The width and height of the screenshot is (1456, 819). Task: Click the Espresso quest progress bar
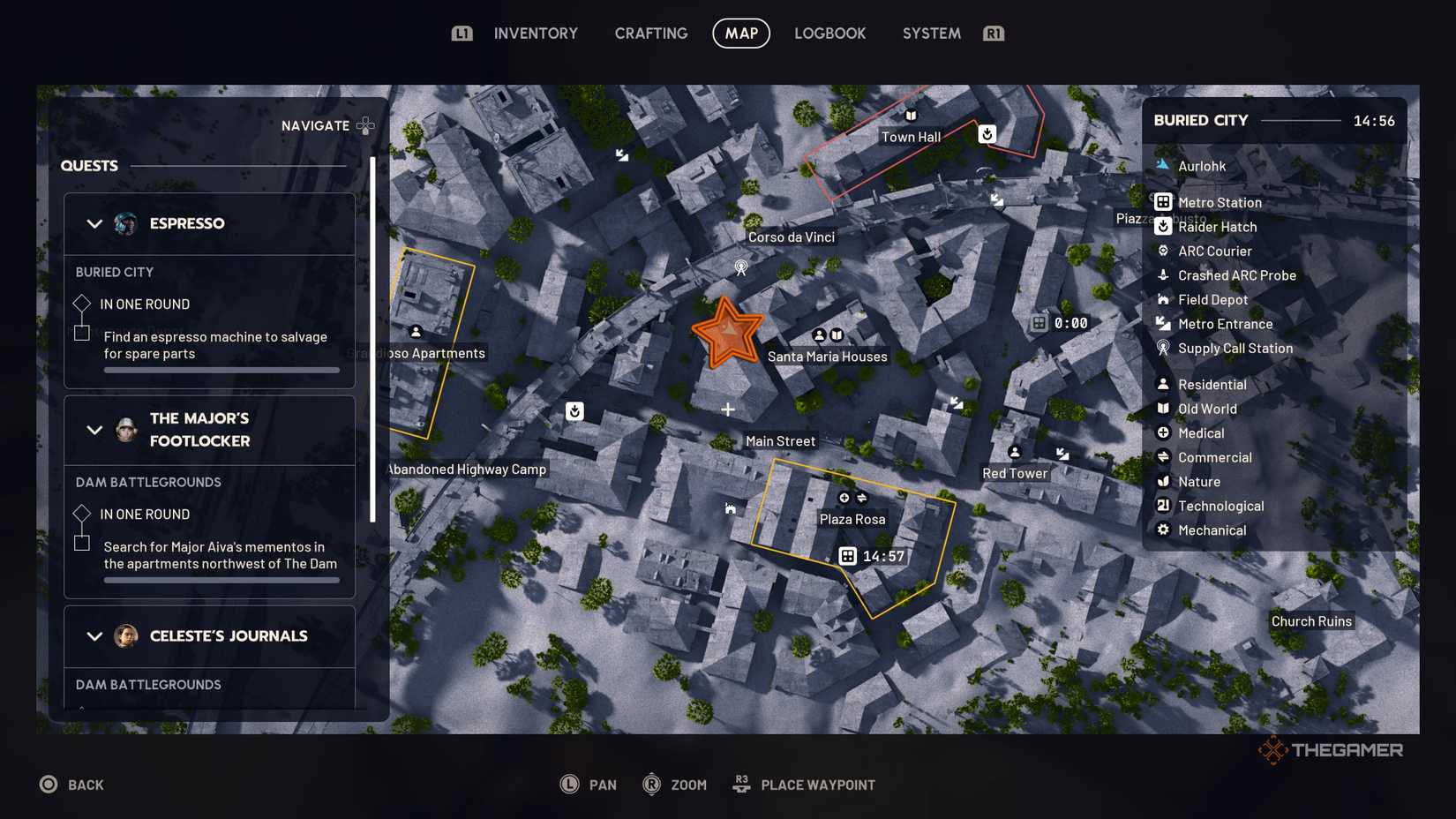[x=221, y=370]
